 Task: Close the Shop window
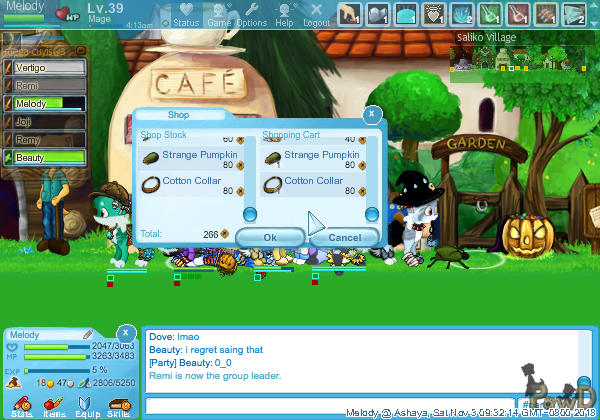(372, 114)
